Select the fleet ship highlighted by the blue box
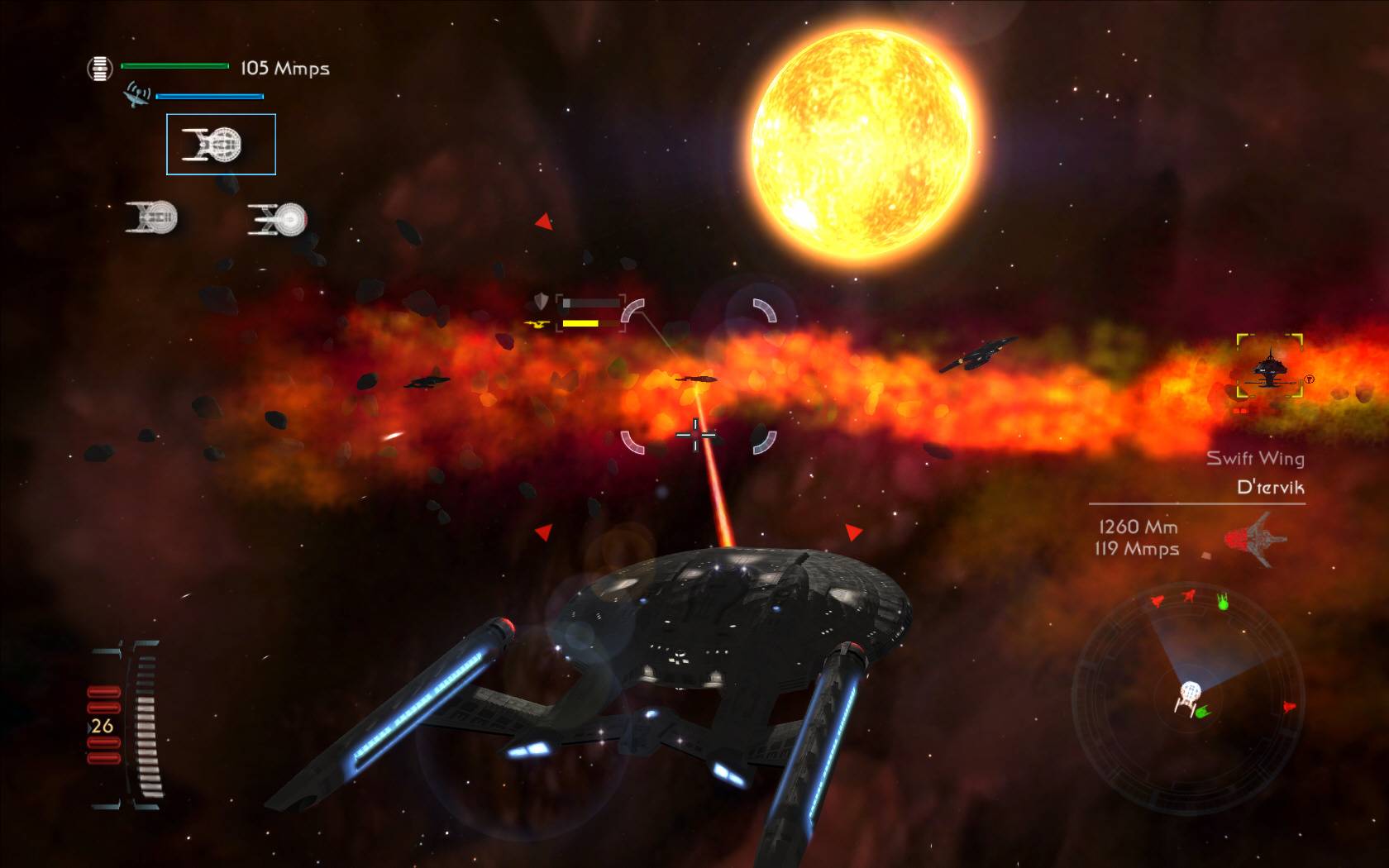This screenshot has height=868, width=1389. tap(221, 145)
